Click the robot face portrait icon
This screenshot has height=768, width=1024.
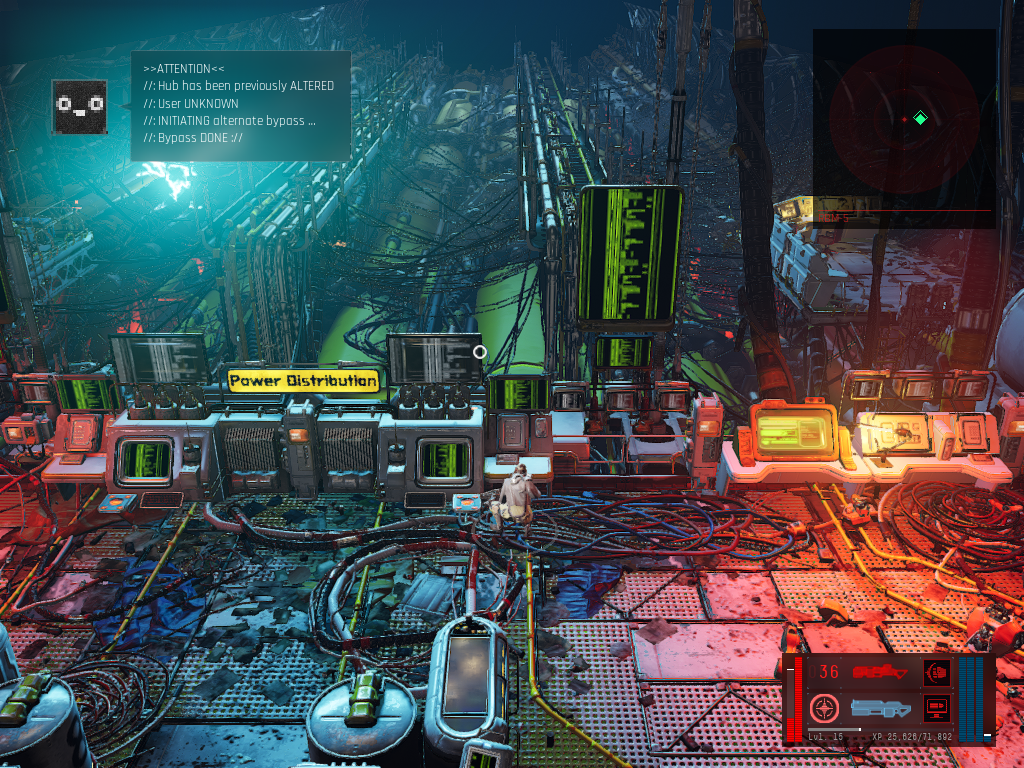(80, 104)
